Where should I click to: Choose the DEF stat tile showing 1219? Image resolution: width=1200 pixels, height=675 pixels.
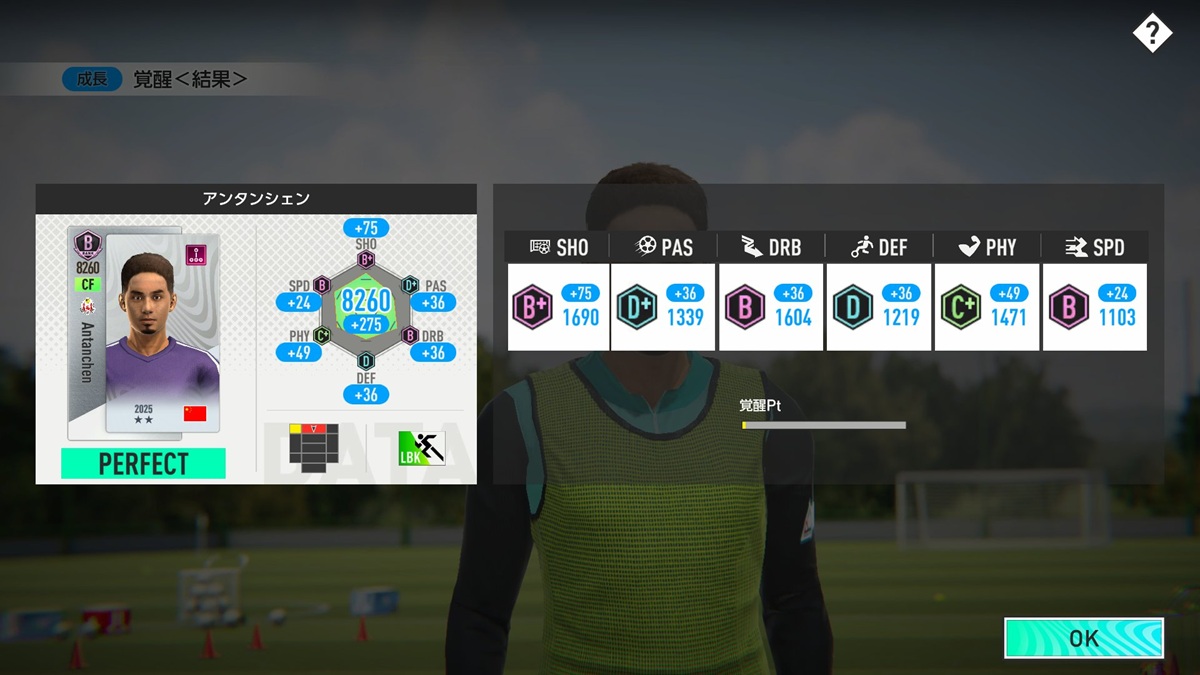click(x=878, y=307)
